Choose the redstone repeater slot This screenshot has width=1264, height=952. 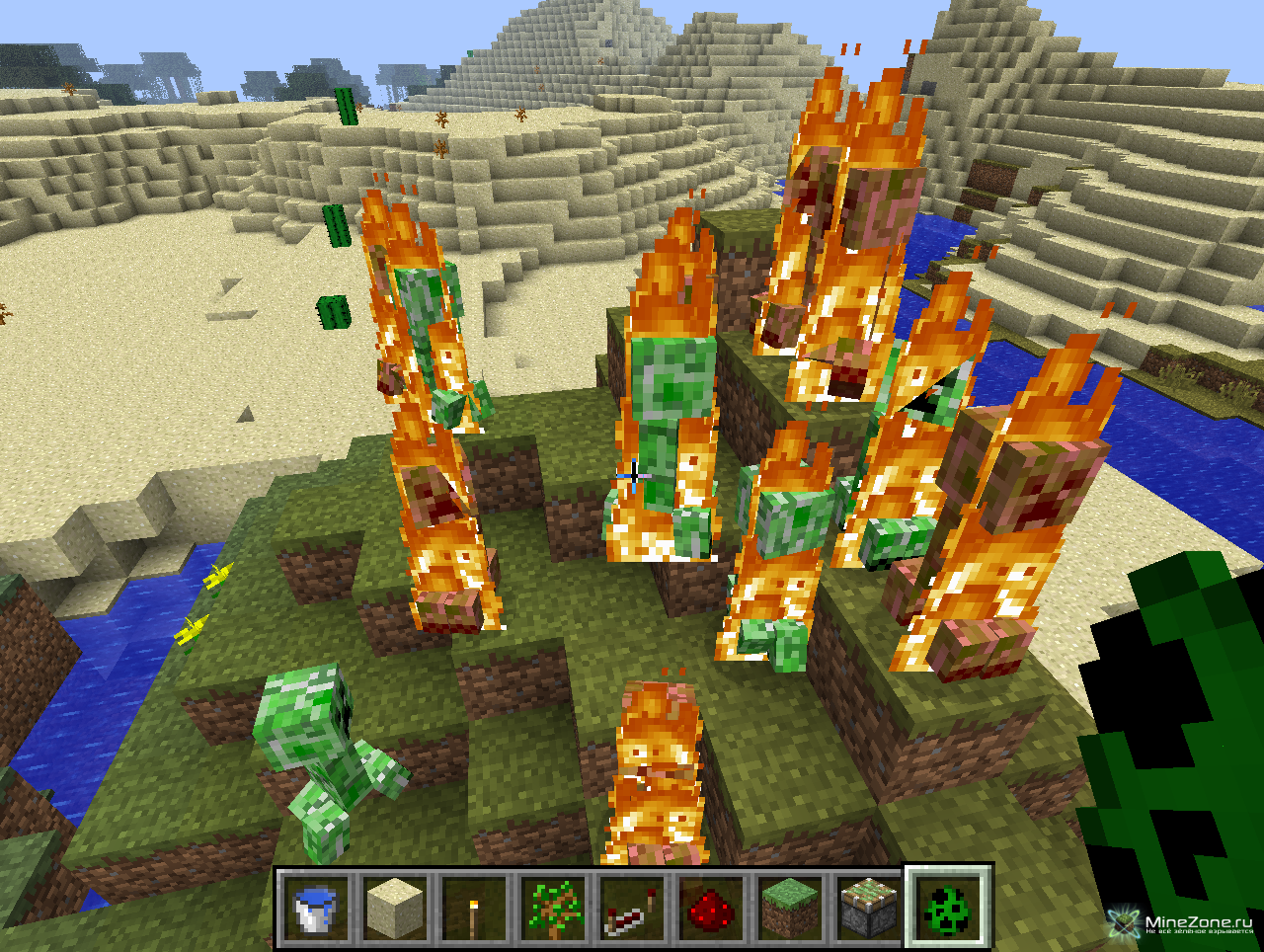tap(631, 907)
